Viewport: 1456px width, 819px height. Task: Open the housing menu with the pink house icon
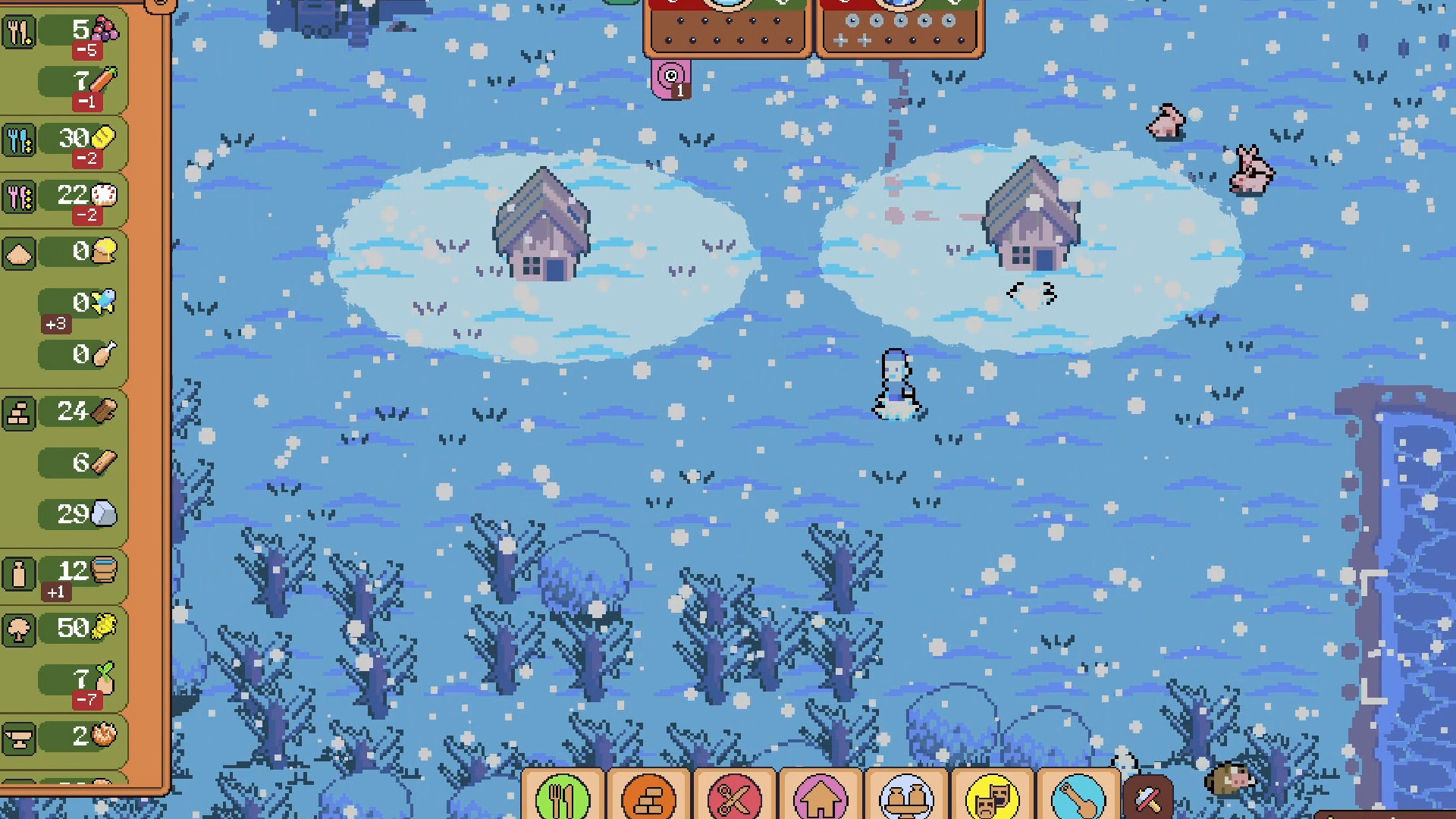coord(821,799)
